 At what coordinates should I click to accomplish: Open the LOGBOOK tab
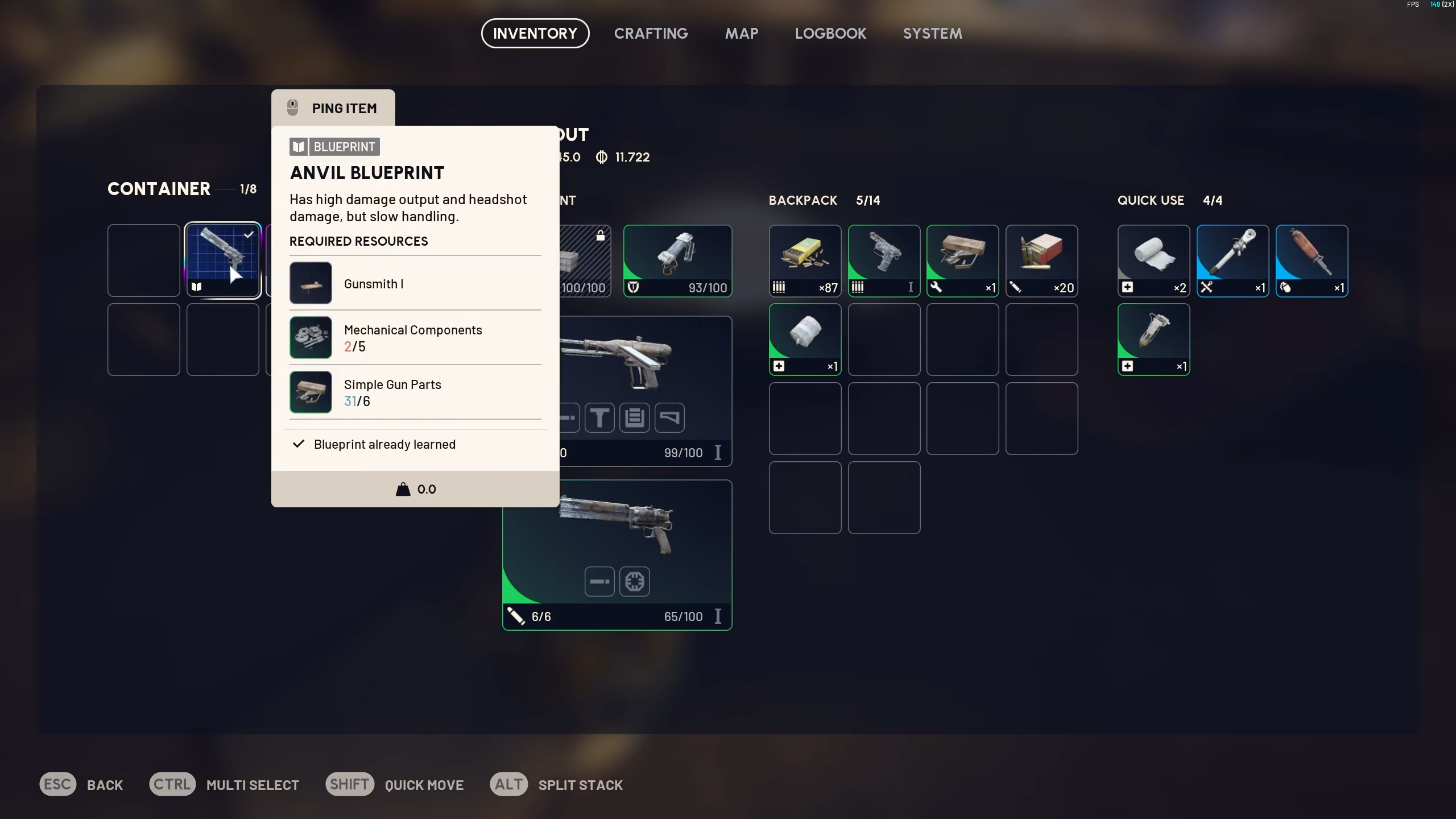click(830, 33)
